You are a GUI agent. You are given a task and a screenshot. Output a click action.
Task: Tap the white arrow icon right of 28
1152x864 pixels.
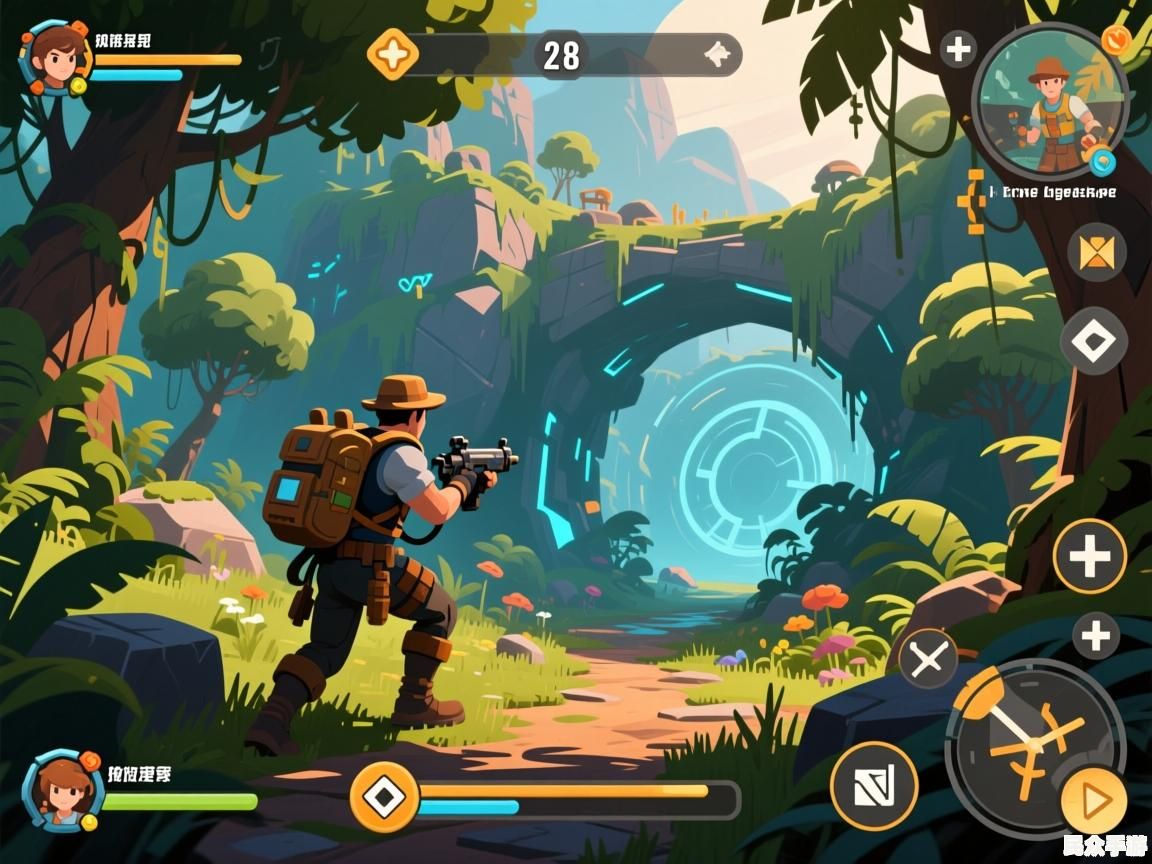tap(716, 55)
